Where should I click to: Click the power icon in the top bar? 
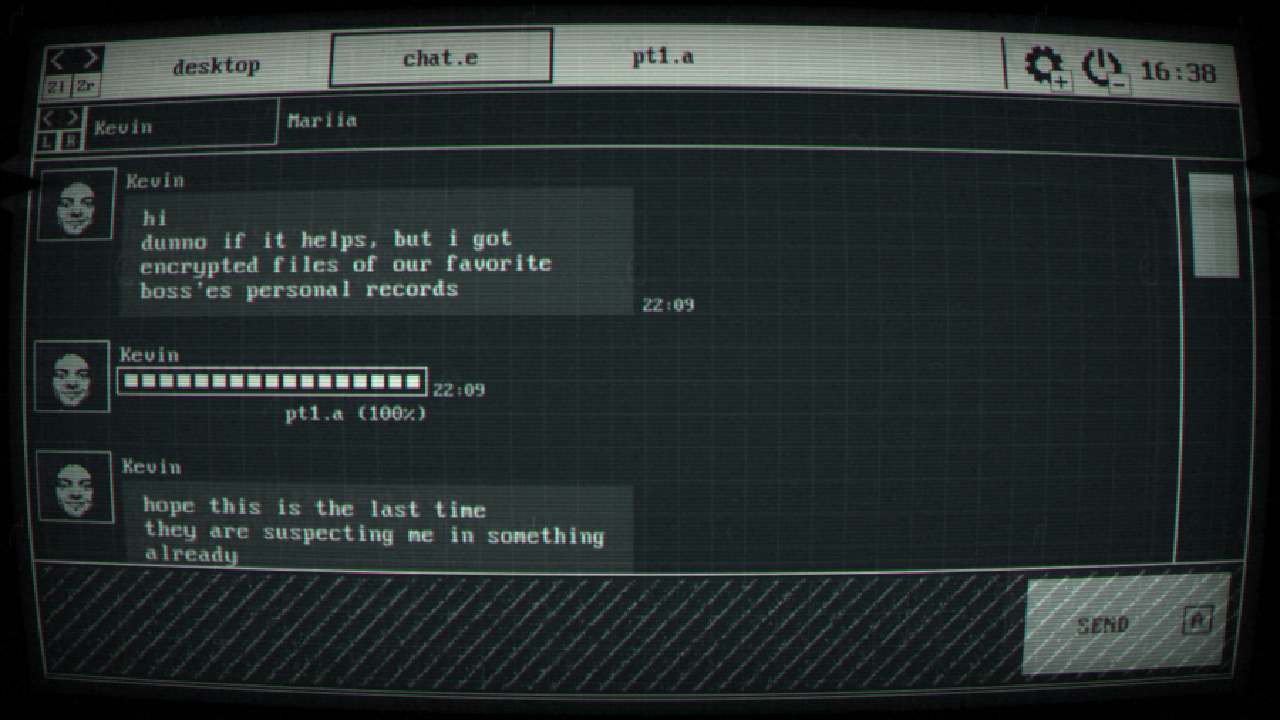1100,63
